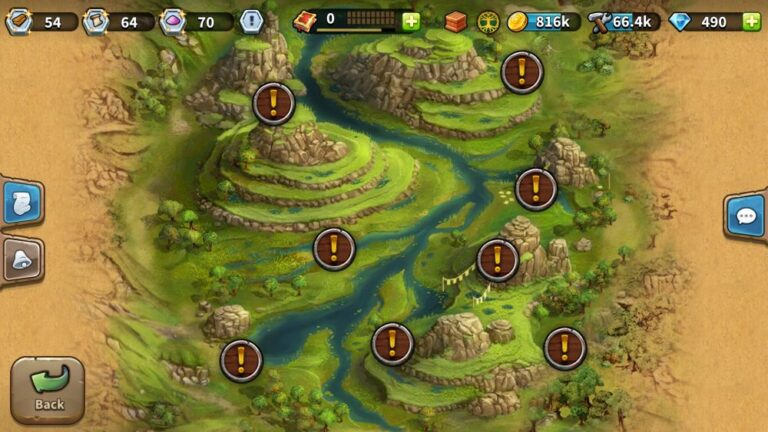Screen dimensions: 768x432
Task: Select the spell book icon
Action: click(305, 20)
